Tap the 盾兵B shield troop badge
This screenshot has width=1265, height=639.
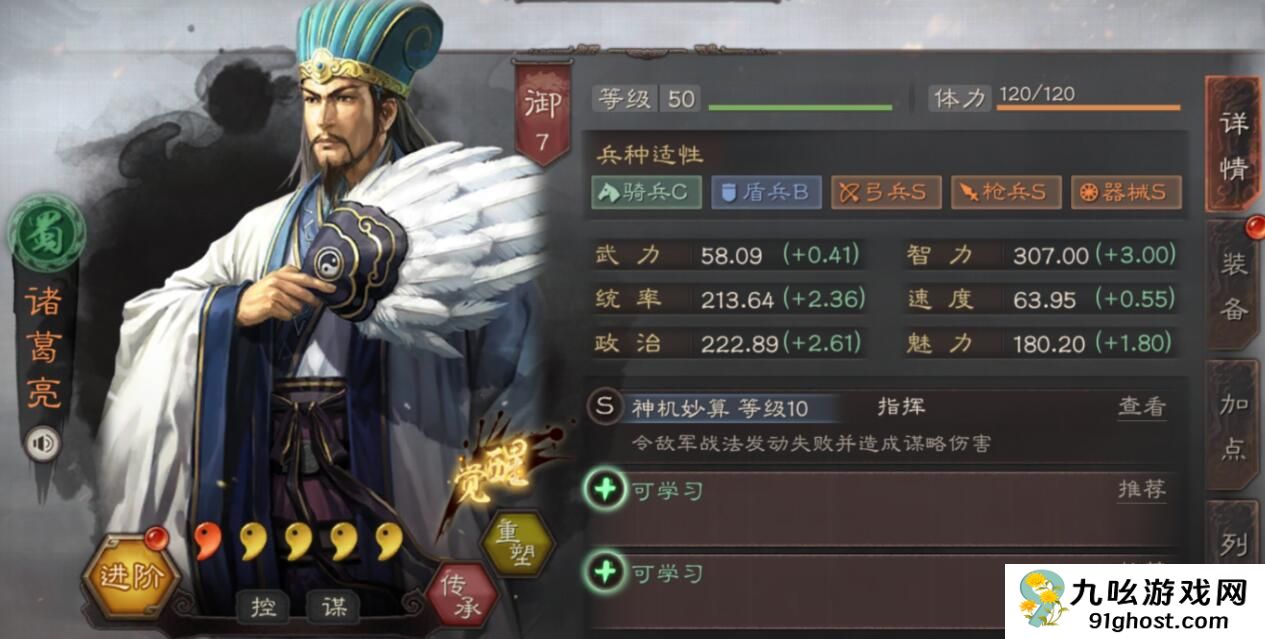(x=765, y=192)
